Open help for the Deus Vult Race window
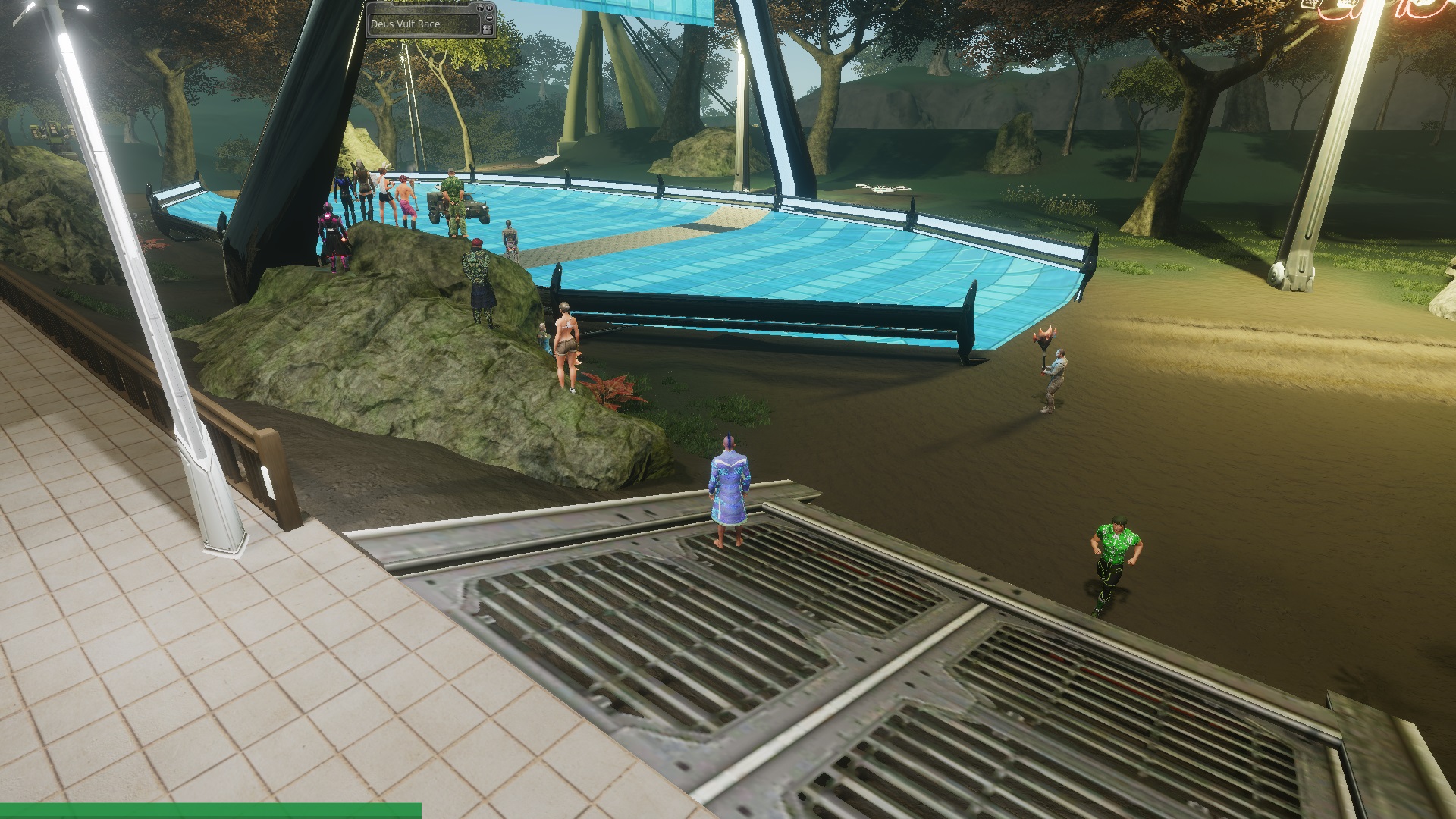Image resolution: width=1456 pixels, height=819 pixels. [x=480, y=8]
